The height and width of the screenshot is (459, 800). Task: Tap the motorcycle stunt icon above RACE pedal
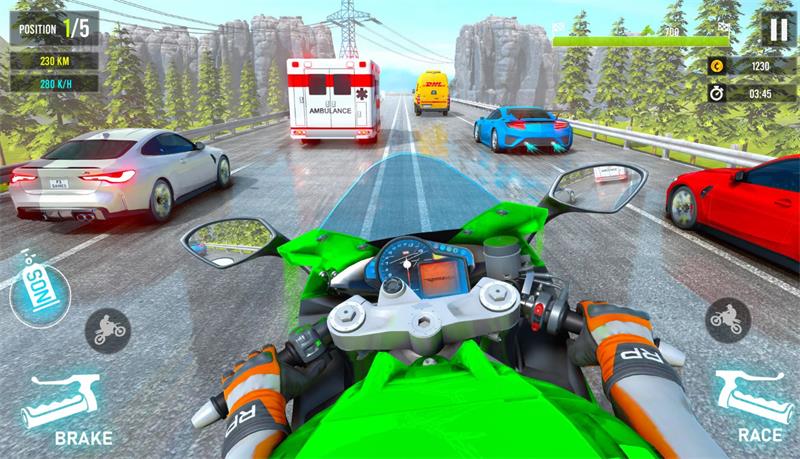(728, 320)
